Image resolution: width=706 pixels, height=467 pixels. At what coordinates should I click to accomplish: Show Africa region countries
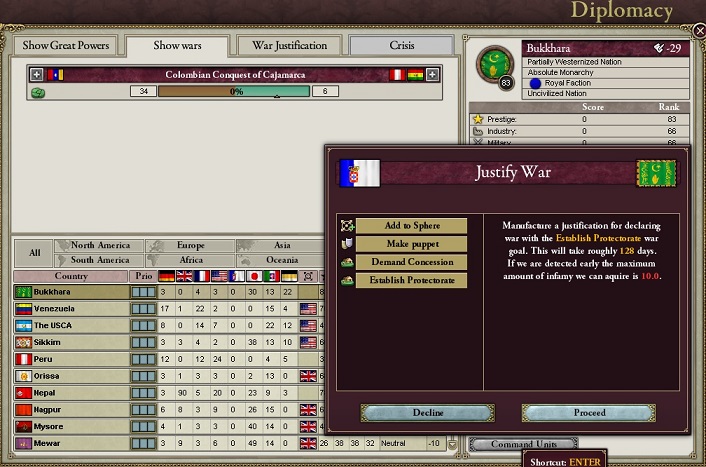[x=191, y=260]
